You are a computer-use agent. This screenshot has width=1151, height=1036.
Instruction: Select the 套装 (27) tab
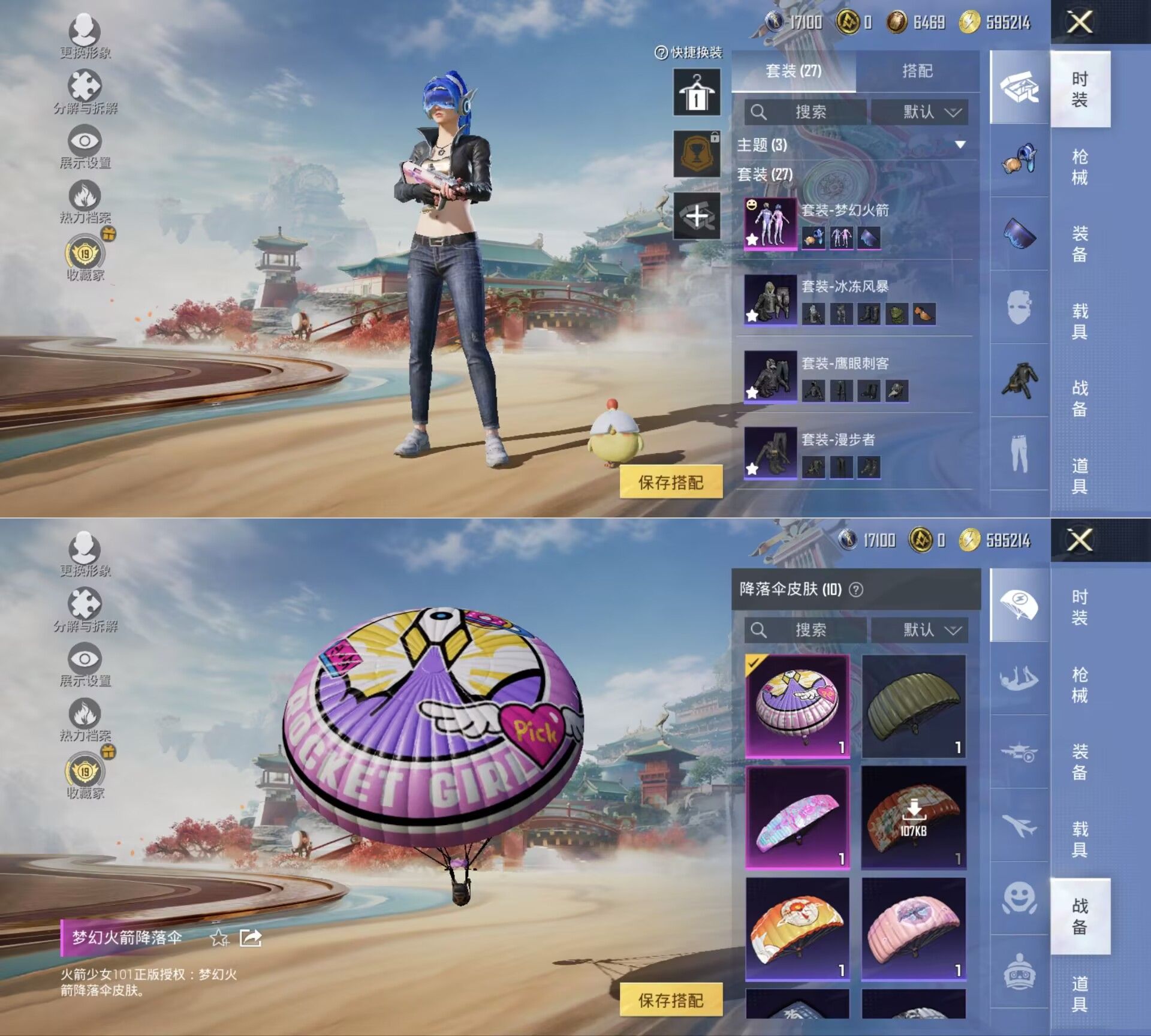pos(793,71)
